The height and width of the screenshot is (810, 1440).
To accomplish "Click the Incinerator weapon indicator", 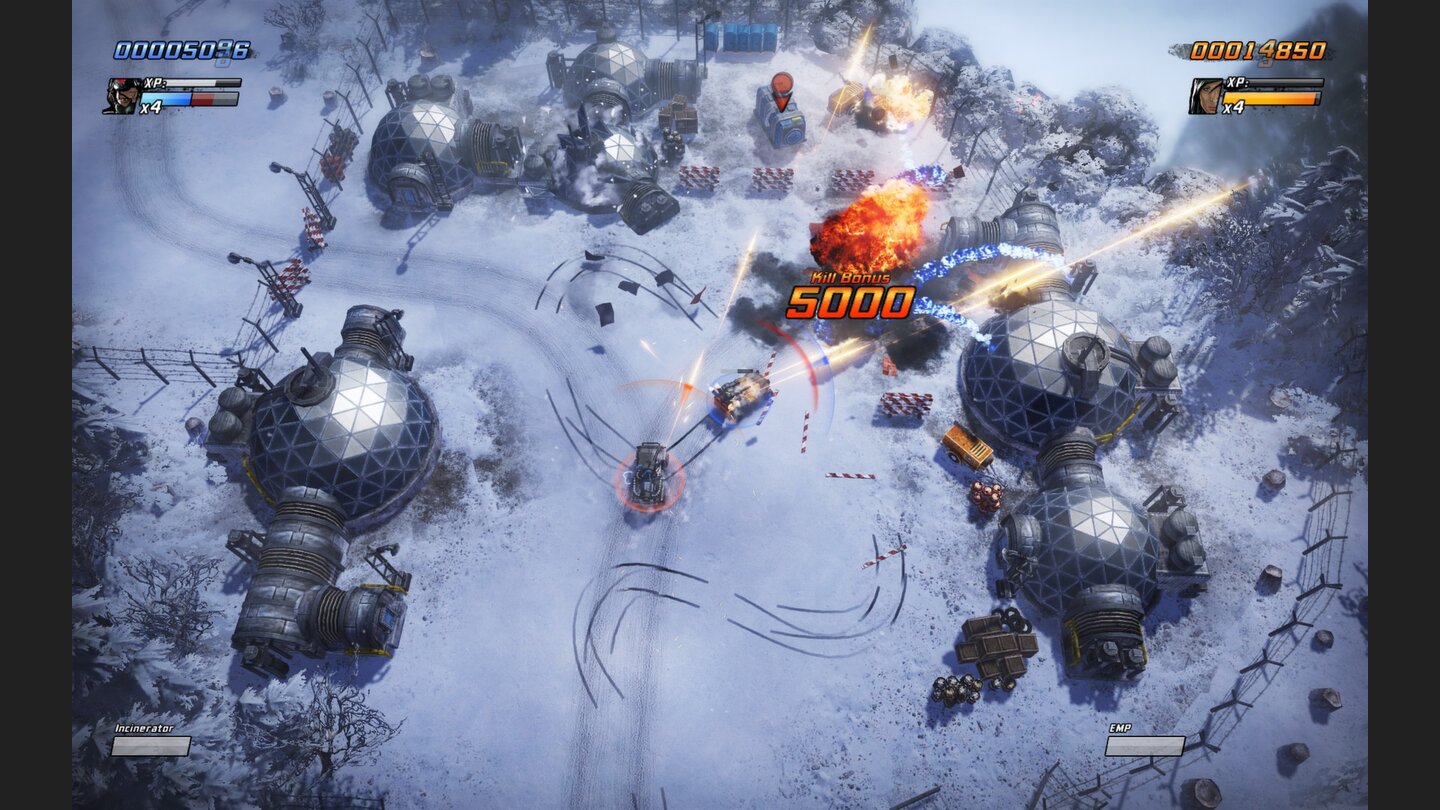I will pyautogui.click(x=143, y=730).
